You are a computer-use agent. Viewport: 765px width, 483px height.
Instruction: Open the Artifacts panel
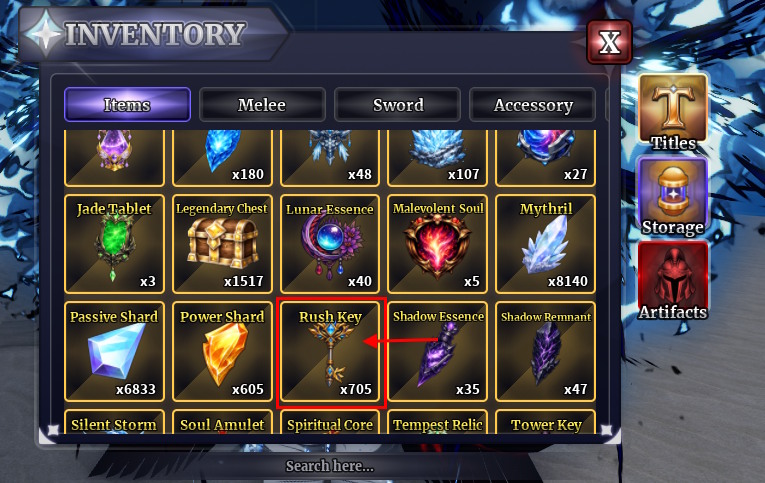(x=673, y=281)
